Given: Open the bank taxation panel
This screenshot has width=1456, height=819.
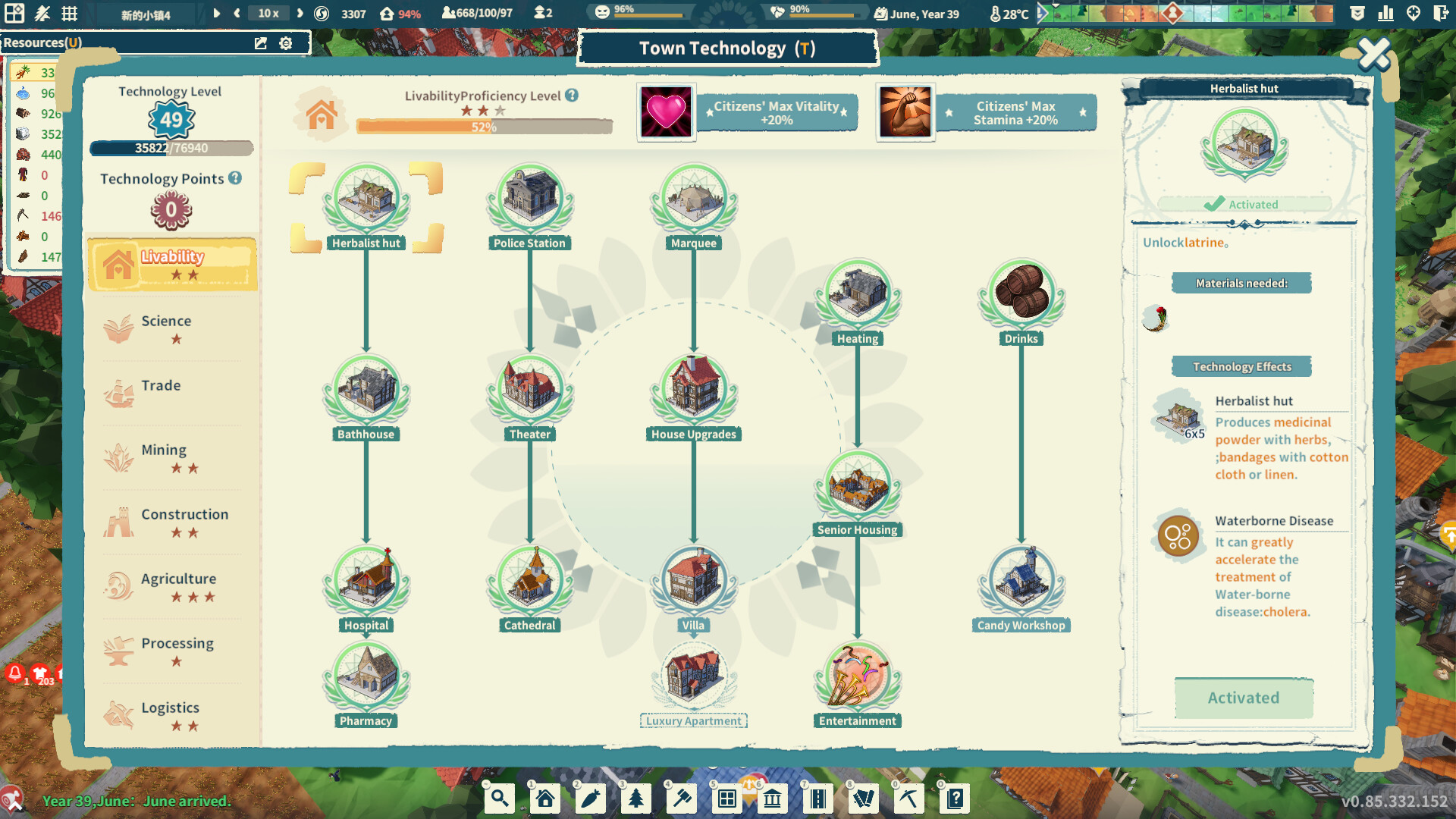Looking at the screenshot, I should tap(772, 798).
